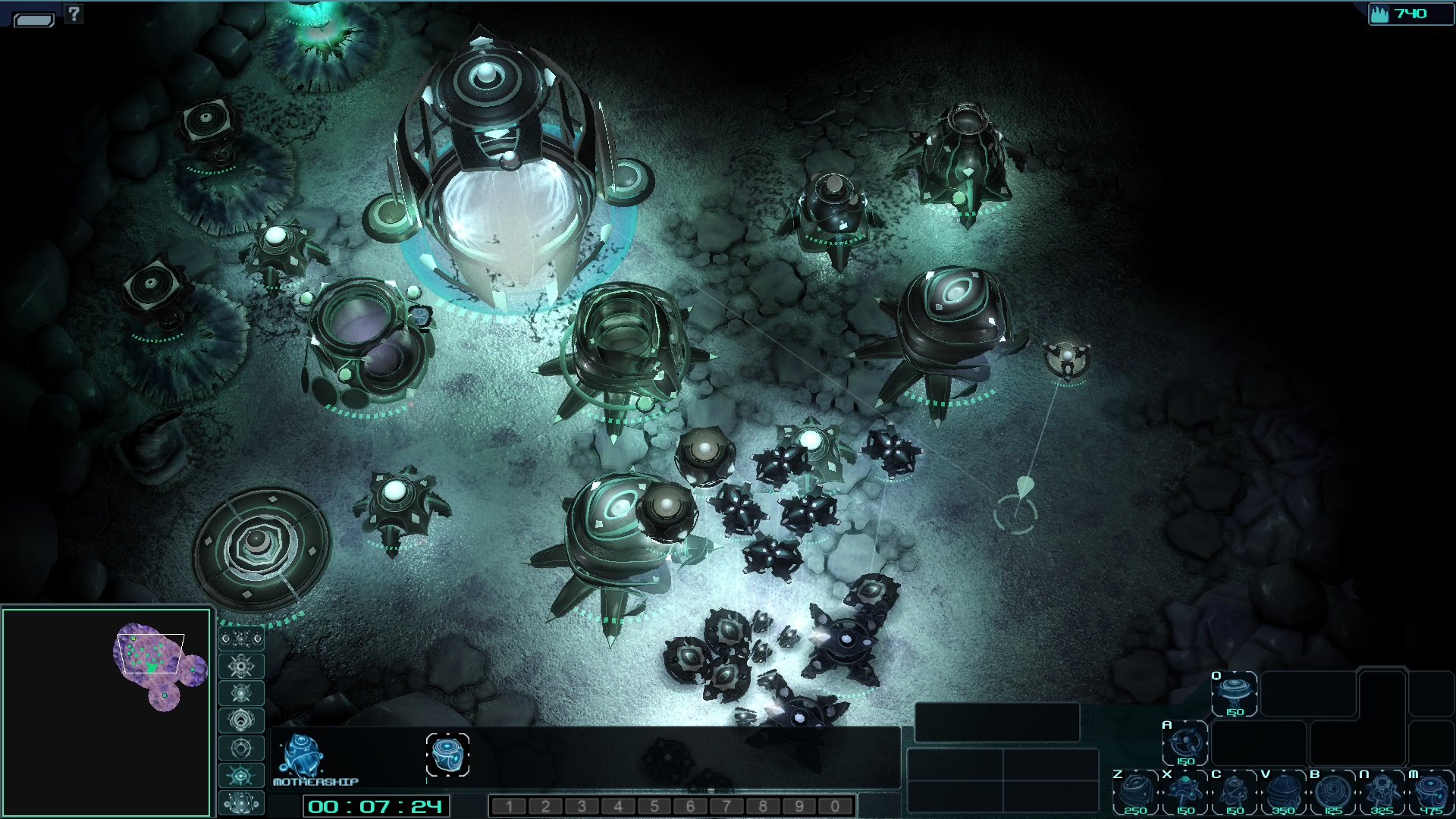Choose the teal sun-eye unit filter button
This screenshot has width=1456, height=819.
(241, 775)
